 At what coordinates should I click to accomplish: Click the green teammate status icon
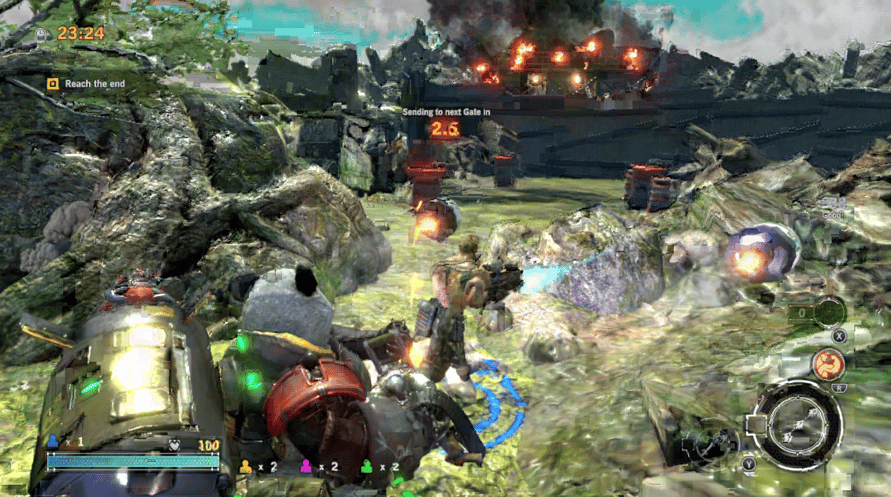366,466
